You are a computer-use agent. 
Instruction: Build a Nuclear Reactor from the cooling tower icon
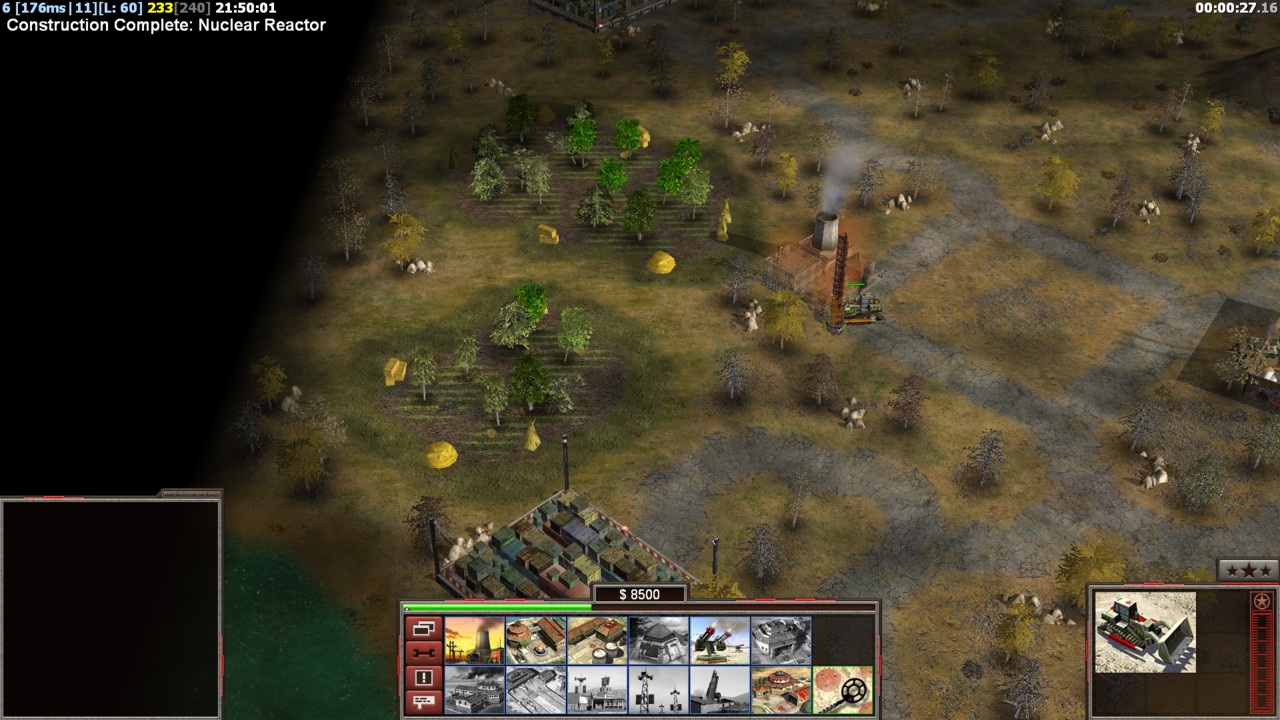(474, 640)
